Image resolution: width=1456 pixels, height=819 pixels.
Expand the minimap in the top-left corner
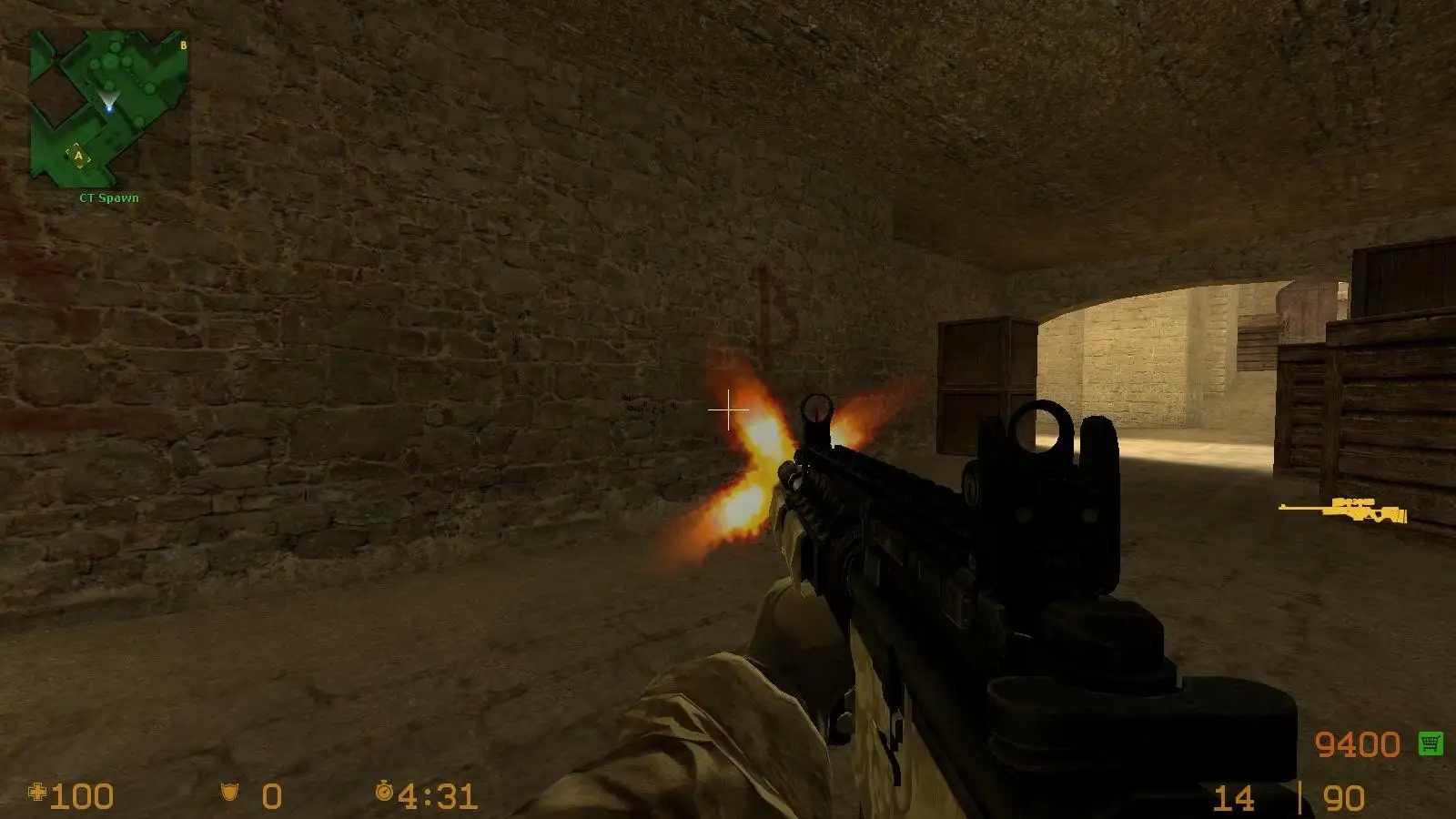(x=107, y=105)
